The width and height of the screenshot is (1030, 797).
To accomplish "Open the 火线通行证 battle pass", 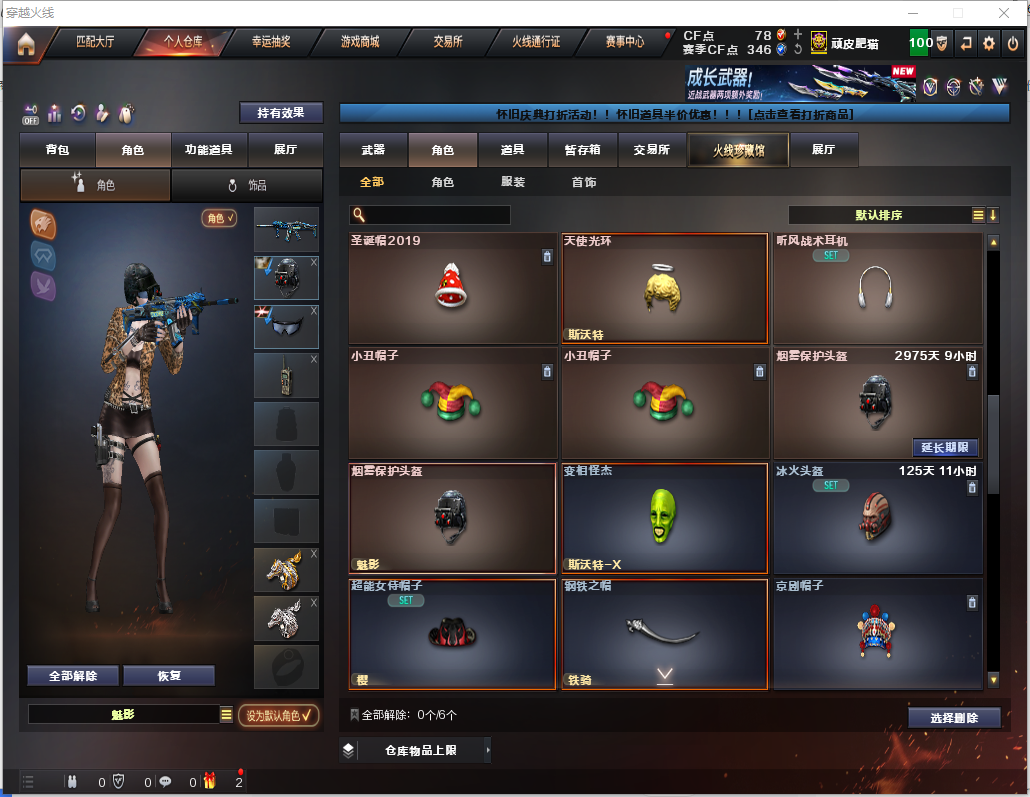I will [x=536, y=42].
